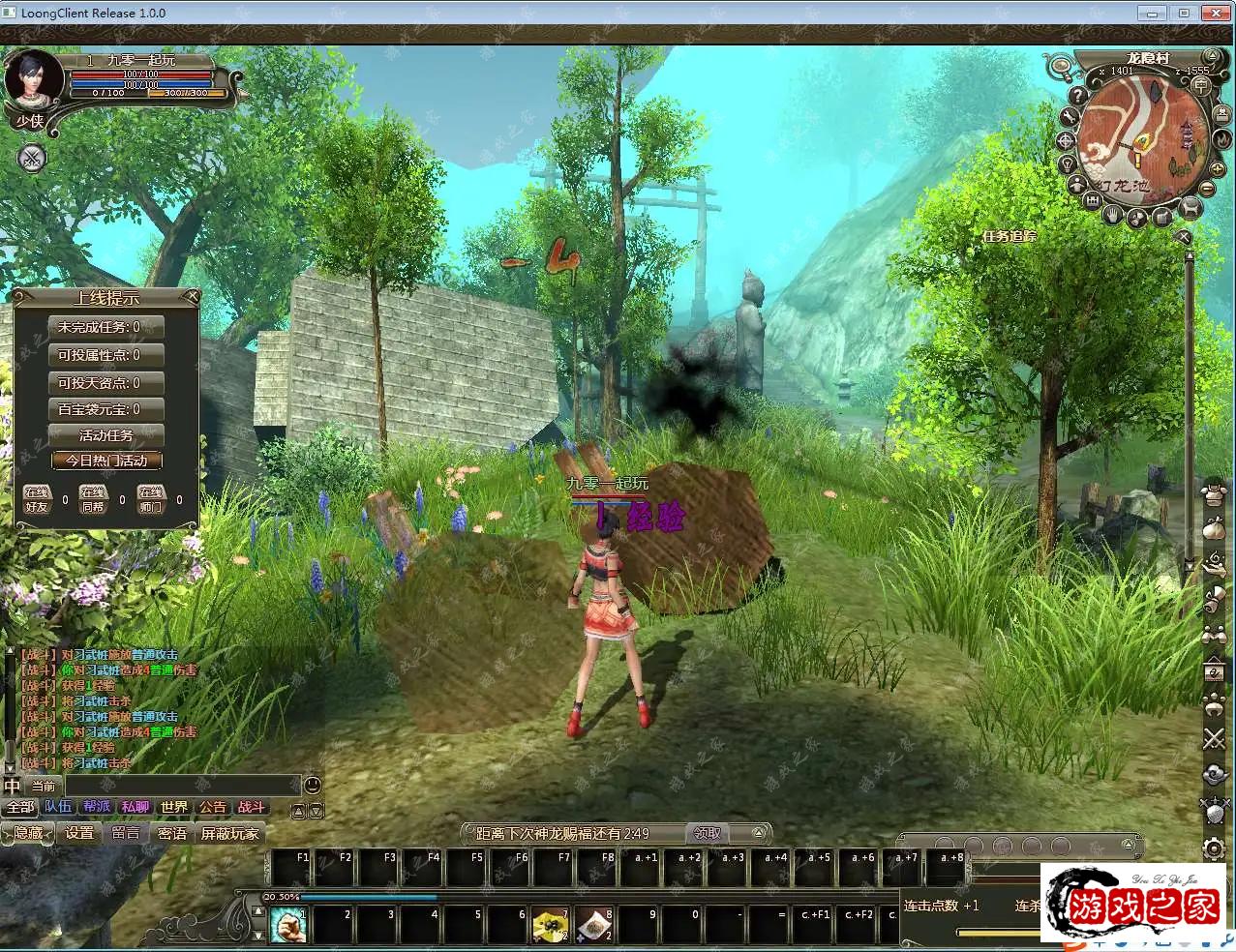
Task: Open chat 设置 settings
Action: tap(79, 833)
